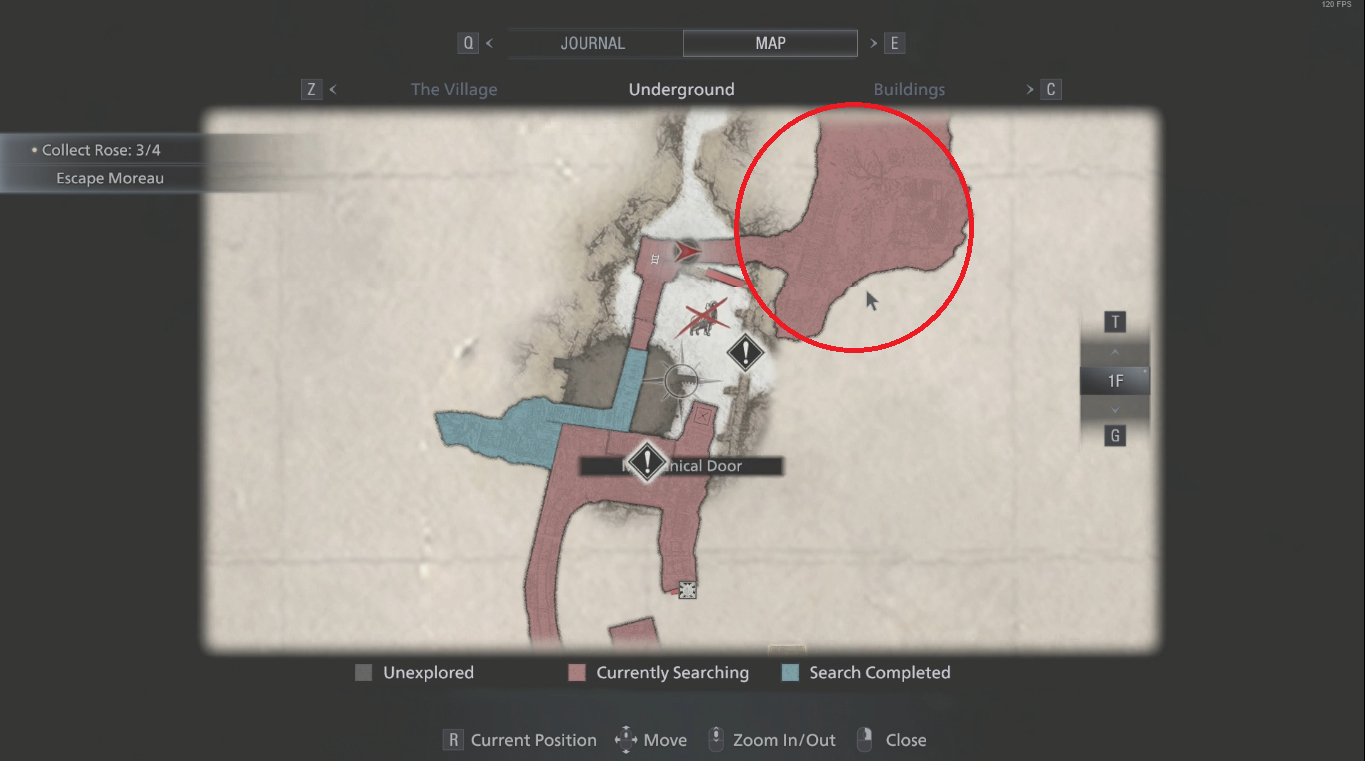Select the Buildings map tab
This screenshot has height=761, width=1365.
(x=909, y=89)
